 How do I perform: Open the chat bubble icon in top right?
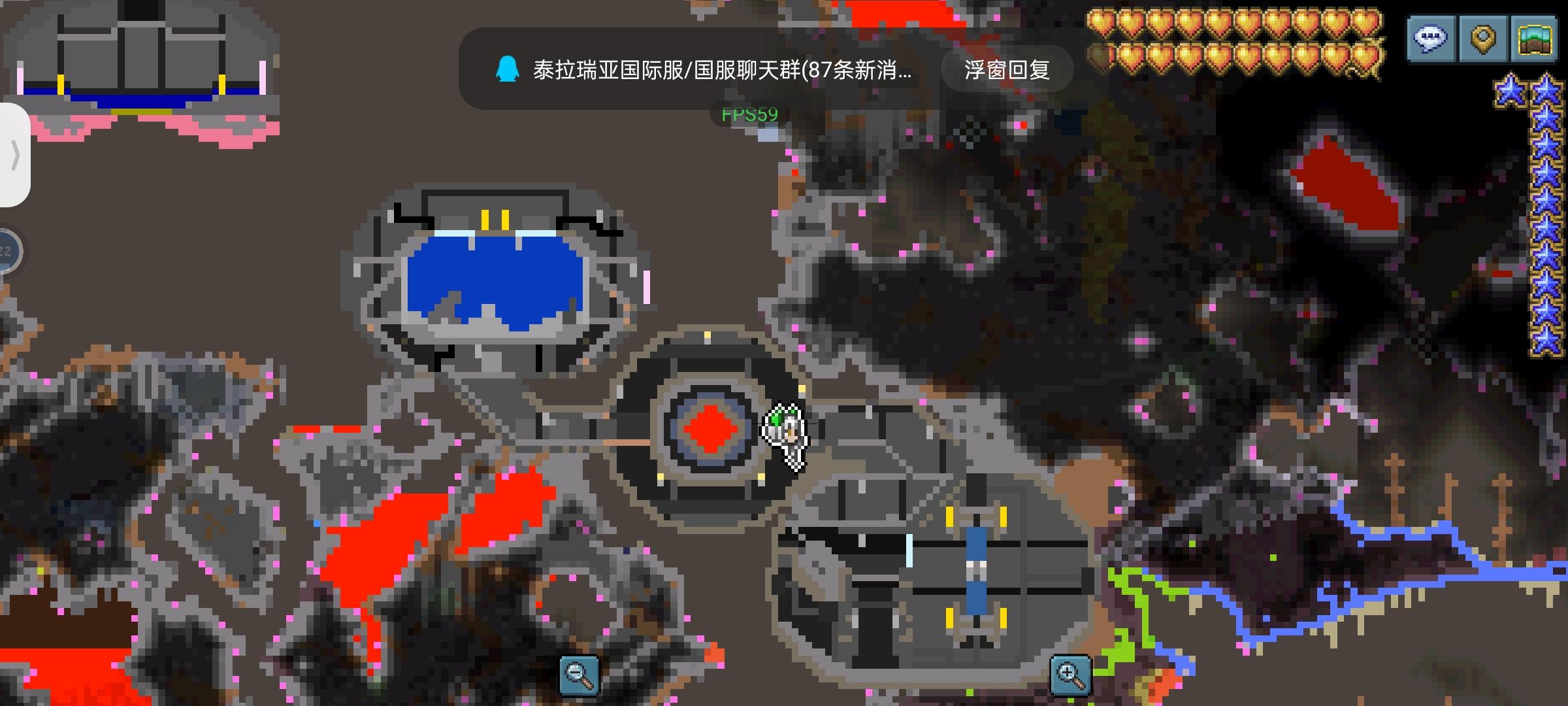1430,37
